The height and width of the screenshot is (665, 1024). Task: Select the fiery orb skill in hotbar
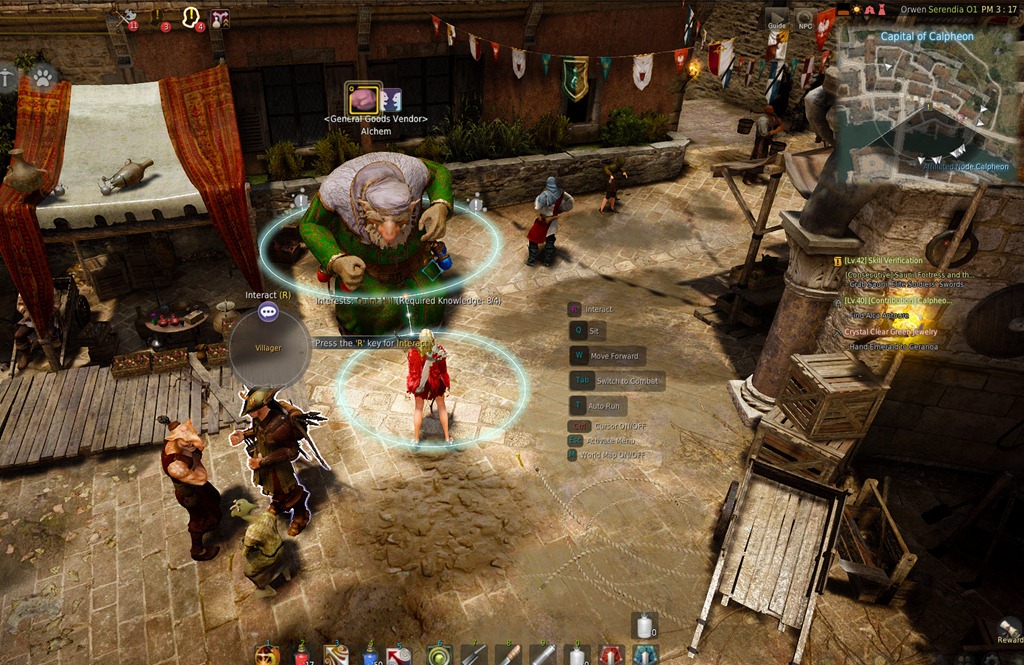pyautogui.click(x=266, y=655)
